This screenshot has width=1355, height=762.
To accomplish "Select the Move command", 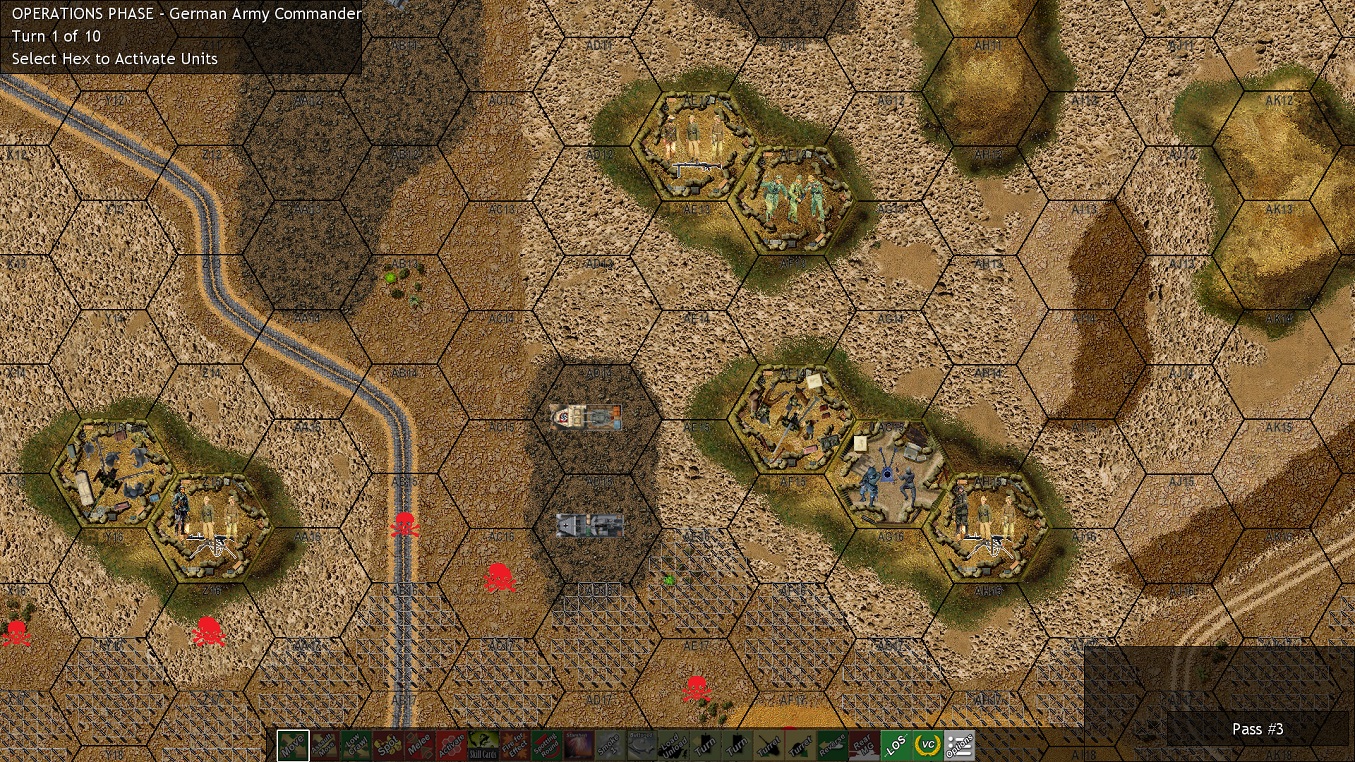I will point(291,745).
